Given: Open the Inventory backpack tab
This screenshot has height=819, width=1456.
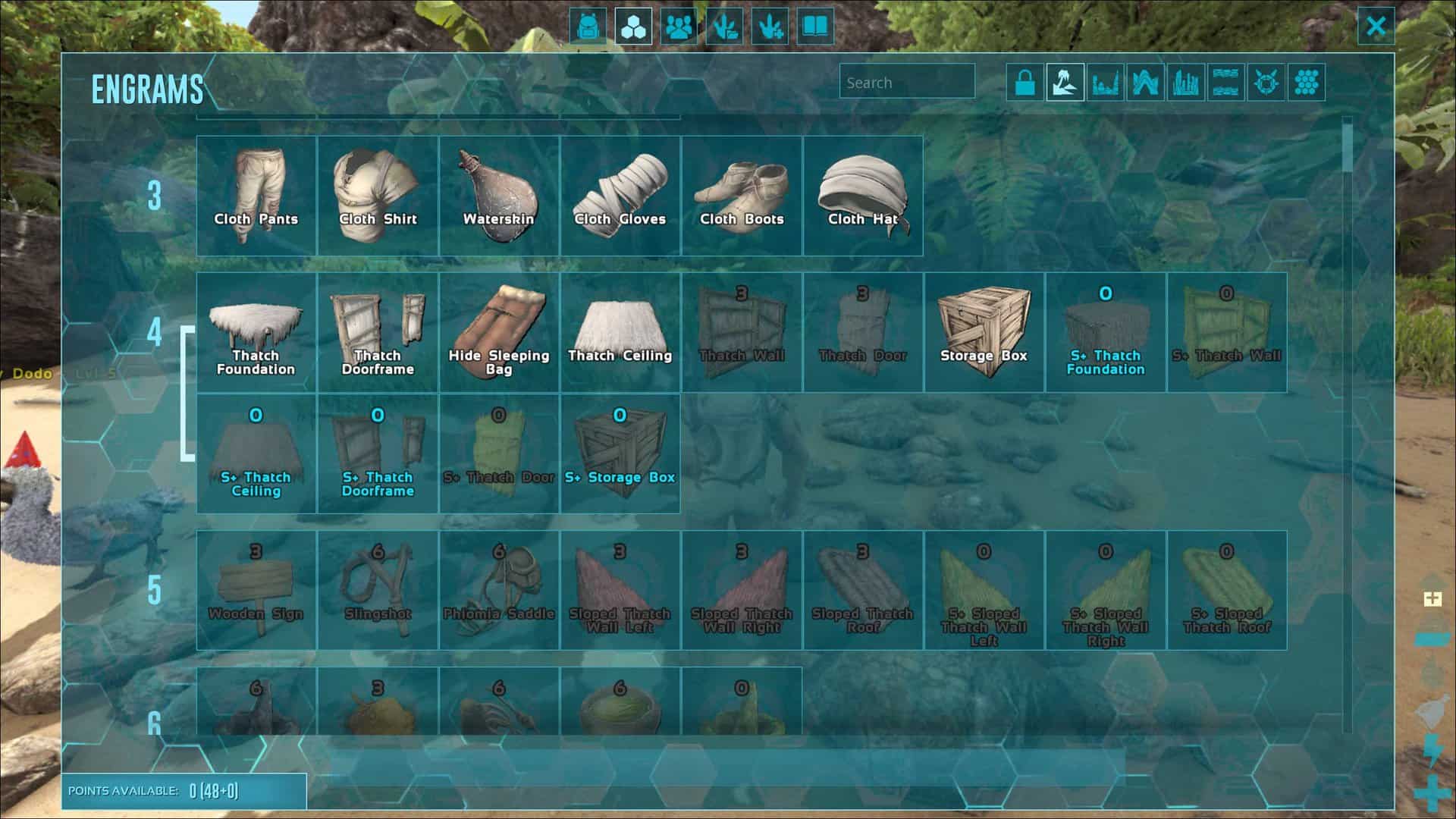Looking at the screenshot, I should point(588,27).
